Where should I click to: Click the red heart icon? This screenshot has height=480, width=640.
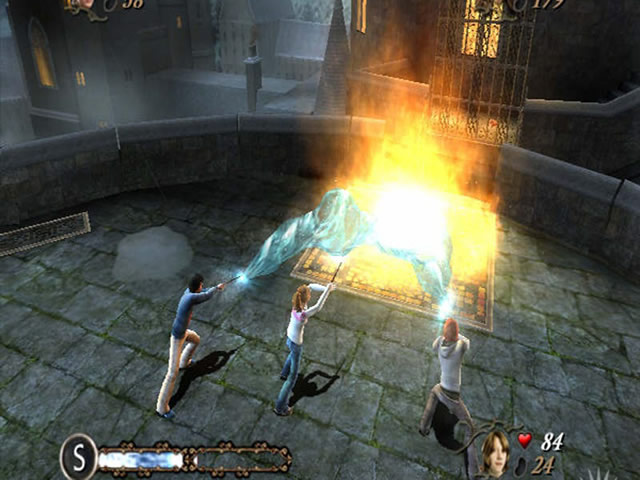pyautogui.click(x=526, y=440)
